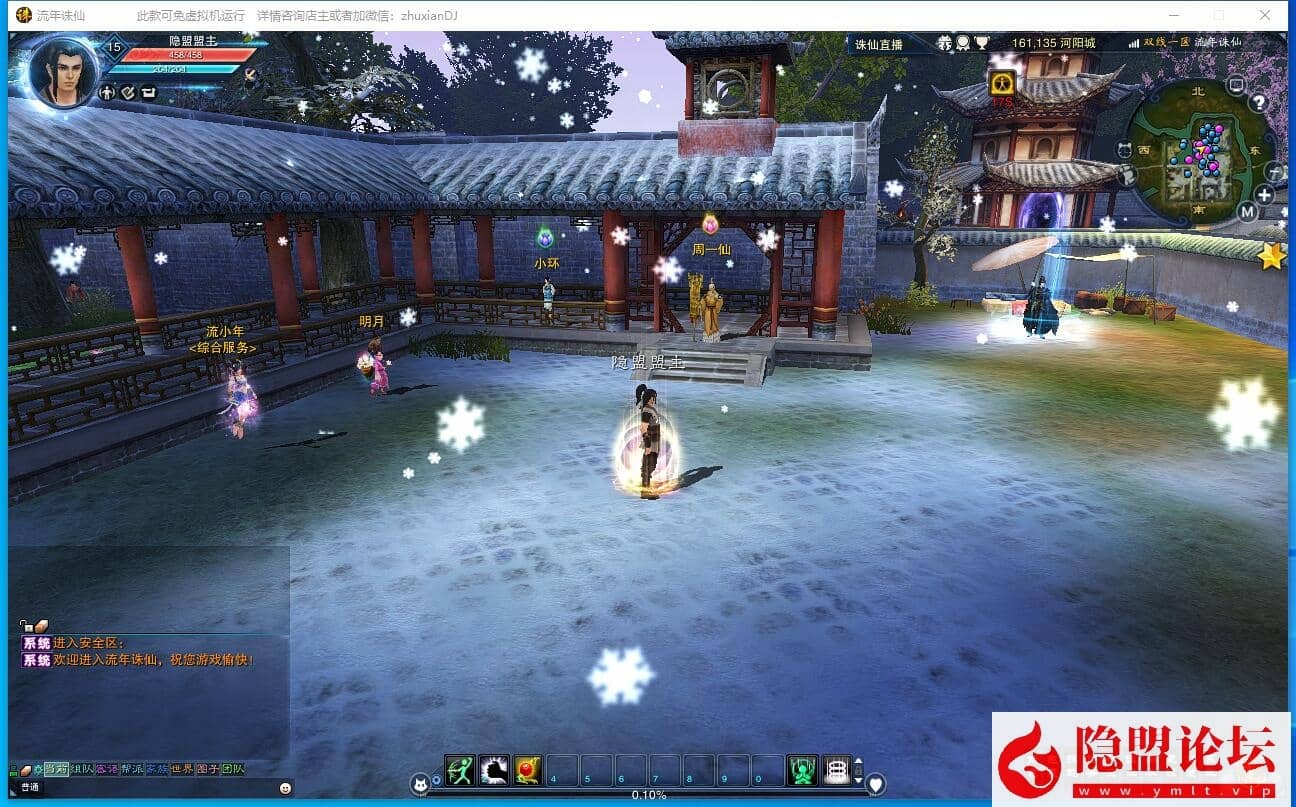Toggle the cat face icon left of the hotbar
1296x807 pixels.
click(420, 781)
